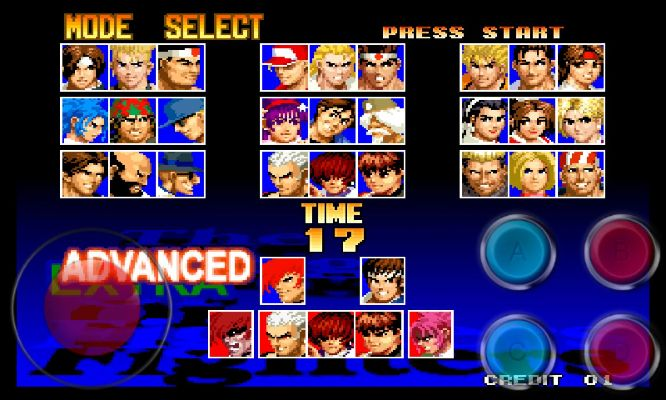Select Clark in the blue cap
Image resolution: width=666 pixels, height=400 pixels.
(x=181, y=120)
